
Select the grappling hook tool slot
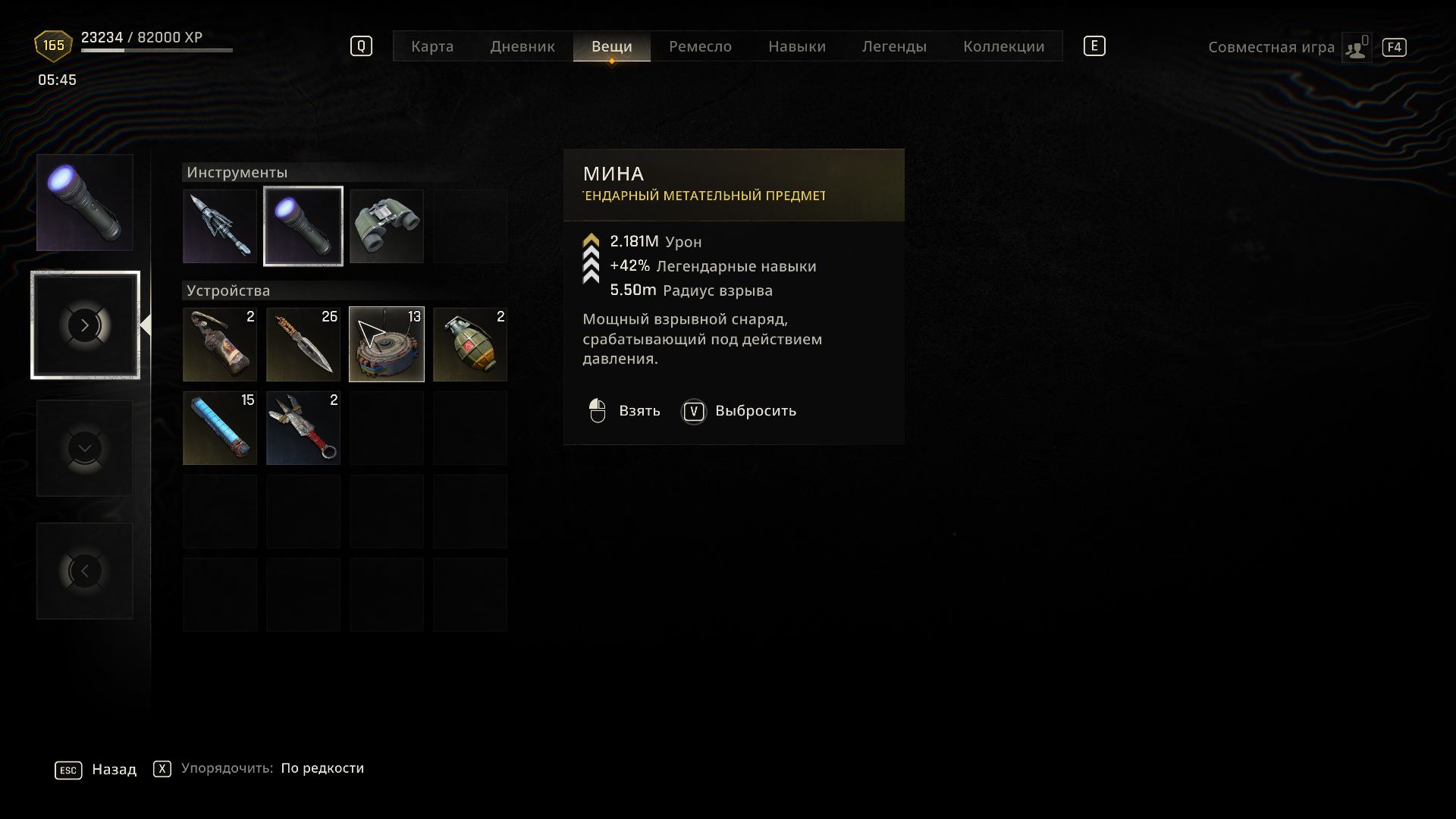tap(220, 226)
